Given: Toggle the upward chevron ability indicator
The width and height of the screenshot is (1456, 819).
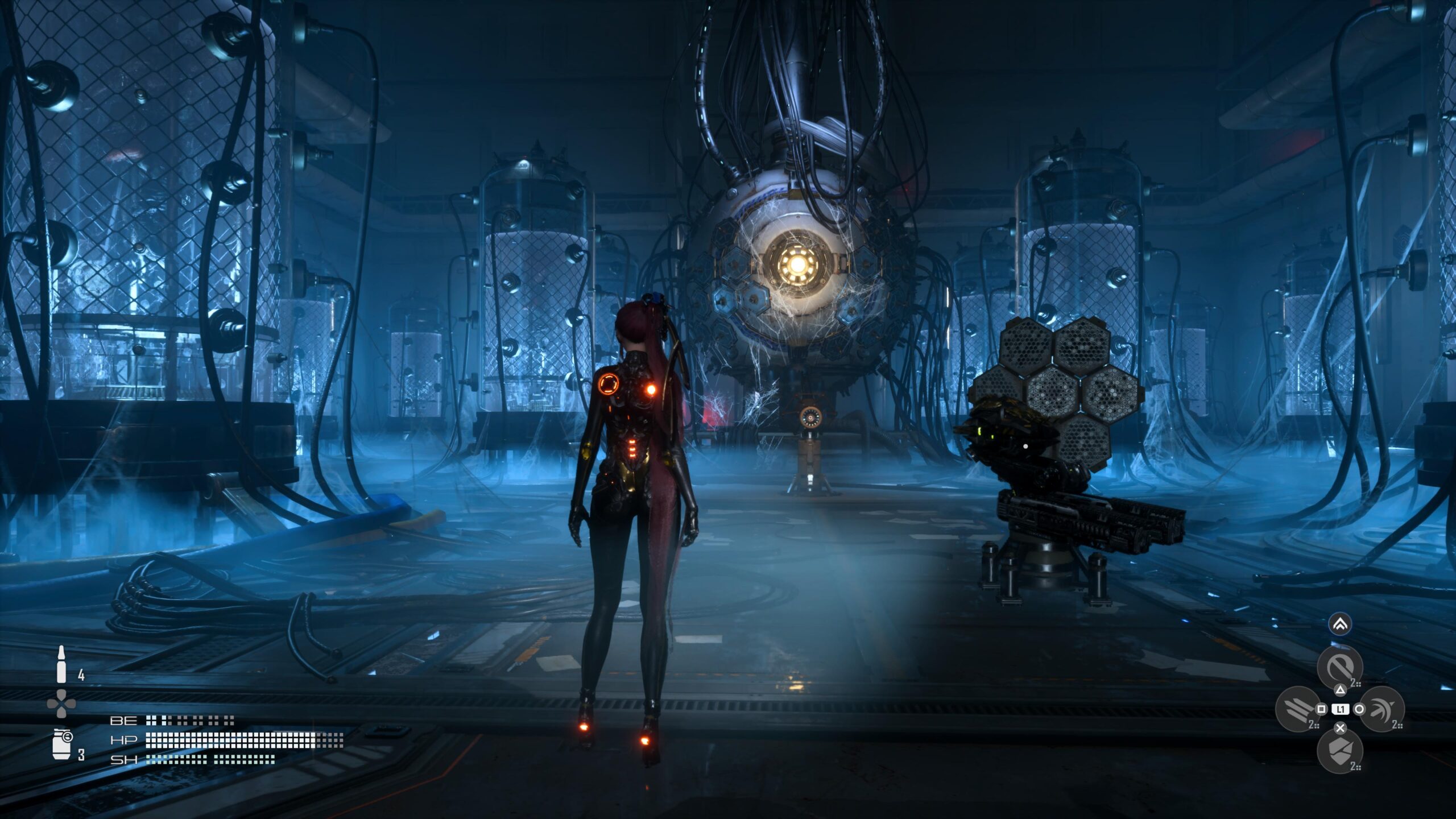Looking at the screenshot, I should pos(1340,625).
